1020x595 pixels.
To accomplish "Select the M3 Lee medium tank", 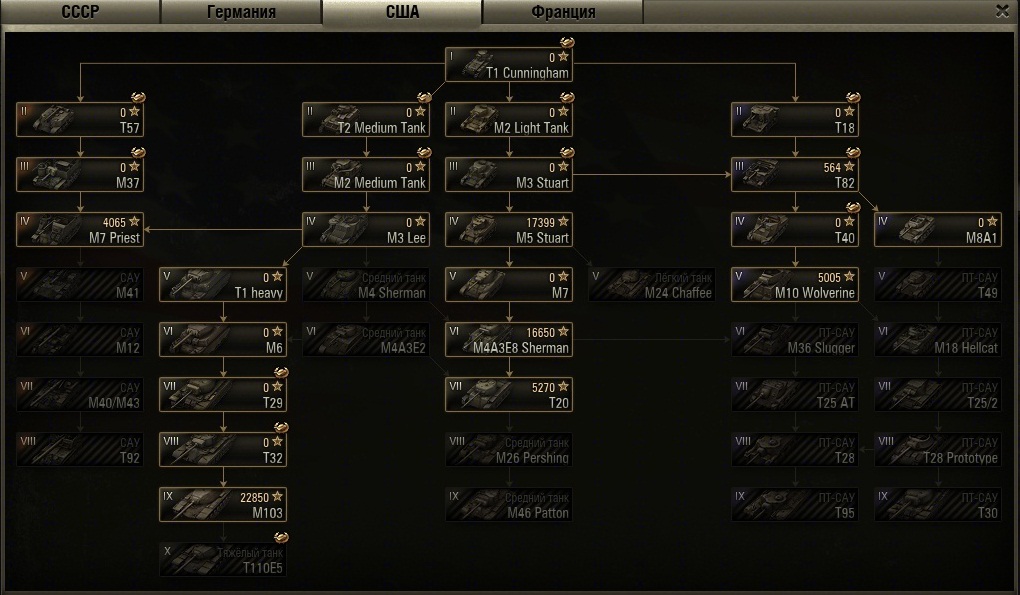I will [x=366, y=230].
